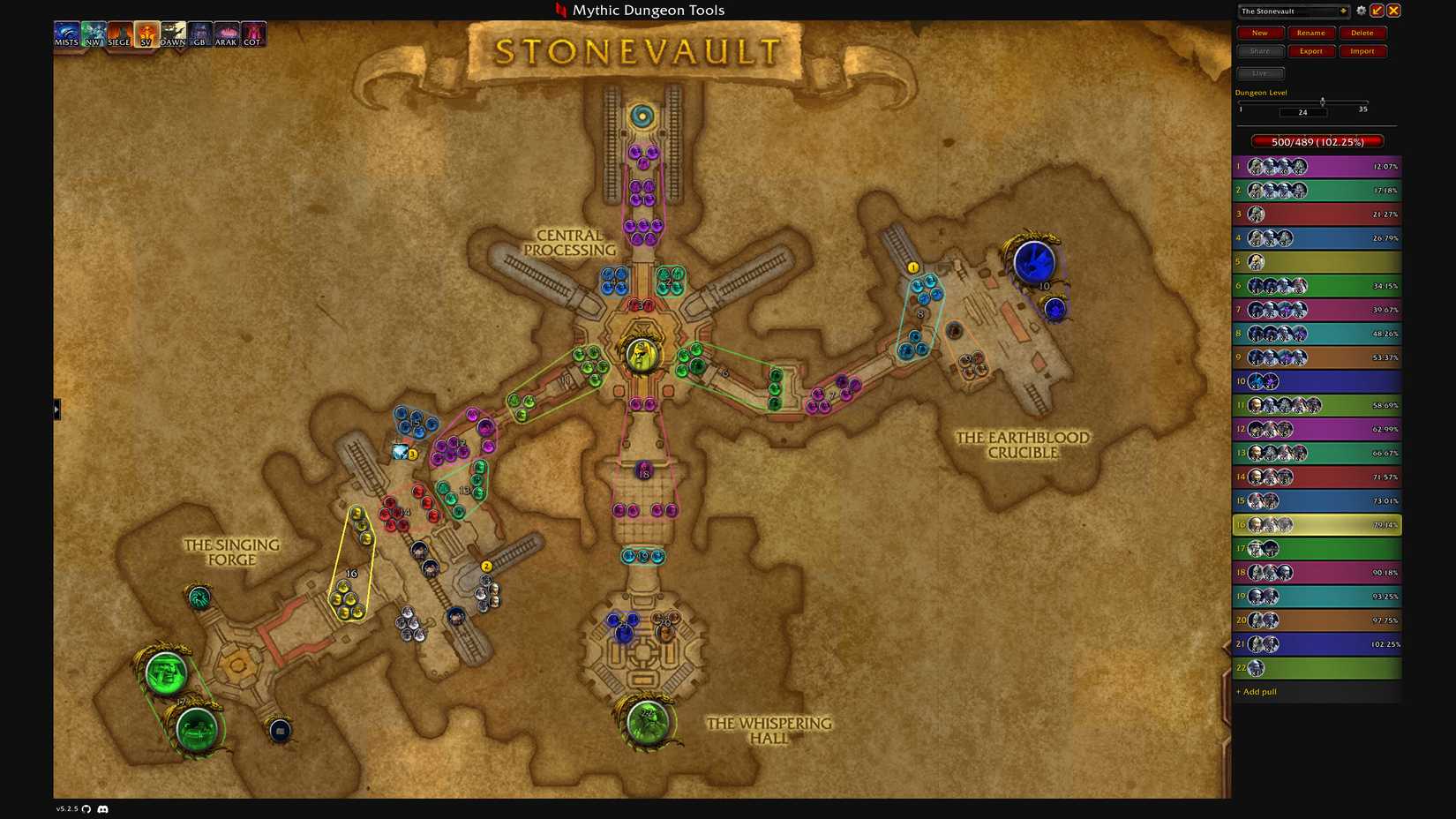
Task: Click the yellow checkmark pencil icon
Action: pos(1377,10)
